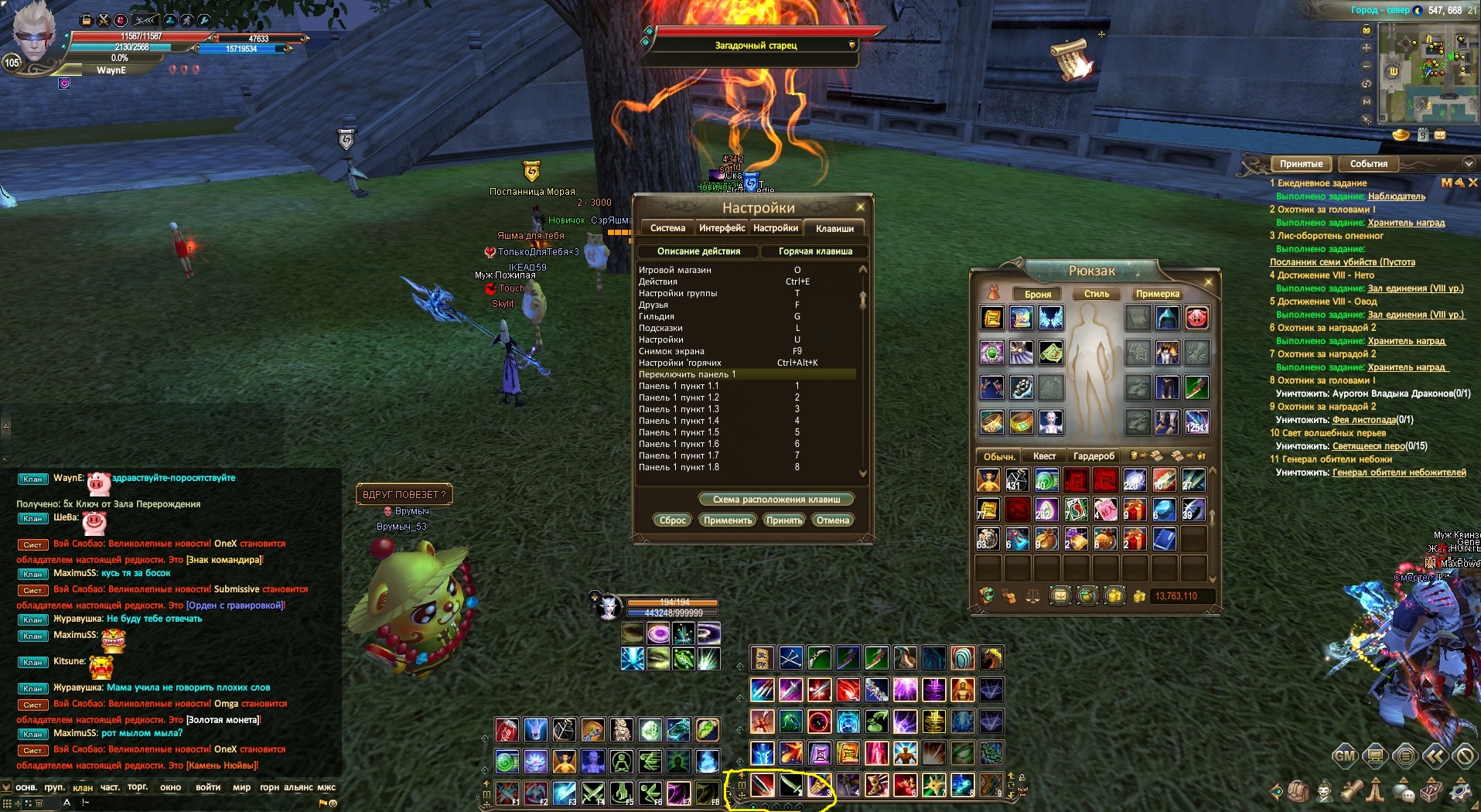This screenshot has height=812, width=1481.
Task: Switch the backpack to the Стиль tab
Action: point(1096,294)
